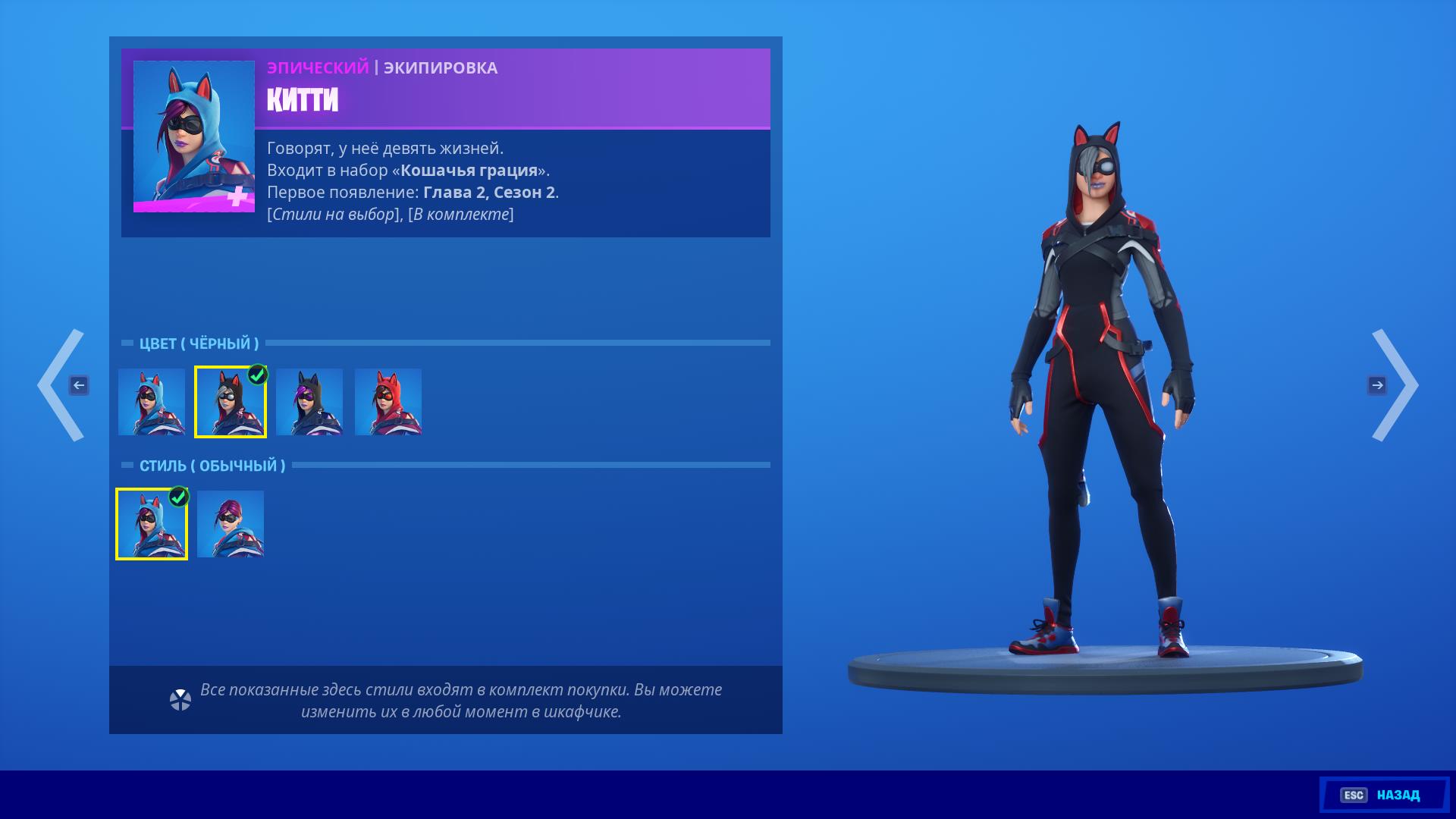This screenshot has width=1456, height=819.
Task: Switch to the hoodless style thumbnail
Action: pos(231,524)
